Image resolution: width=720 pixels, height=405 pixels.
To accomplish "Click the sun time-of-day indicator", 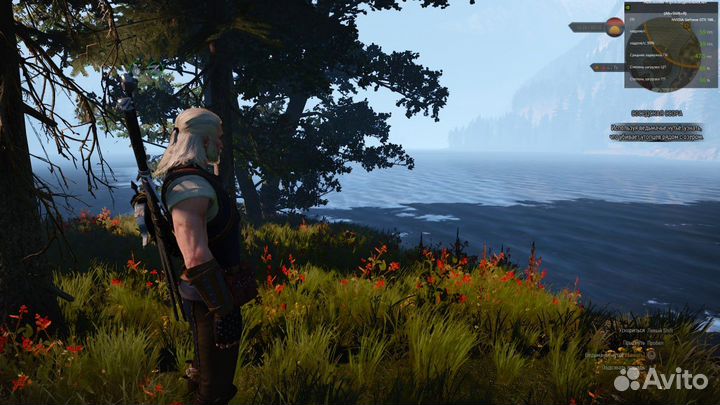I will [x=614, y=27].
